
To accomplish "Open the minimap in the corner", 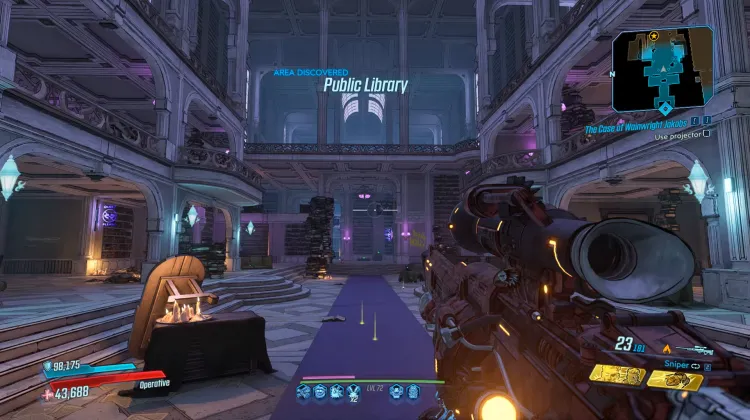I will 662,69.
